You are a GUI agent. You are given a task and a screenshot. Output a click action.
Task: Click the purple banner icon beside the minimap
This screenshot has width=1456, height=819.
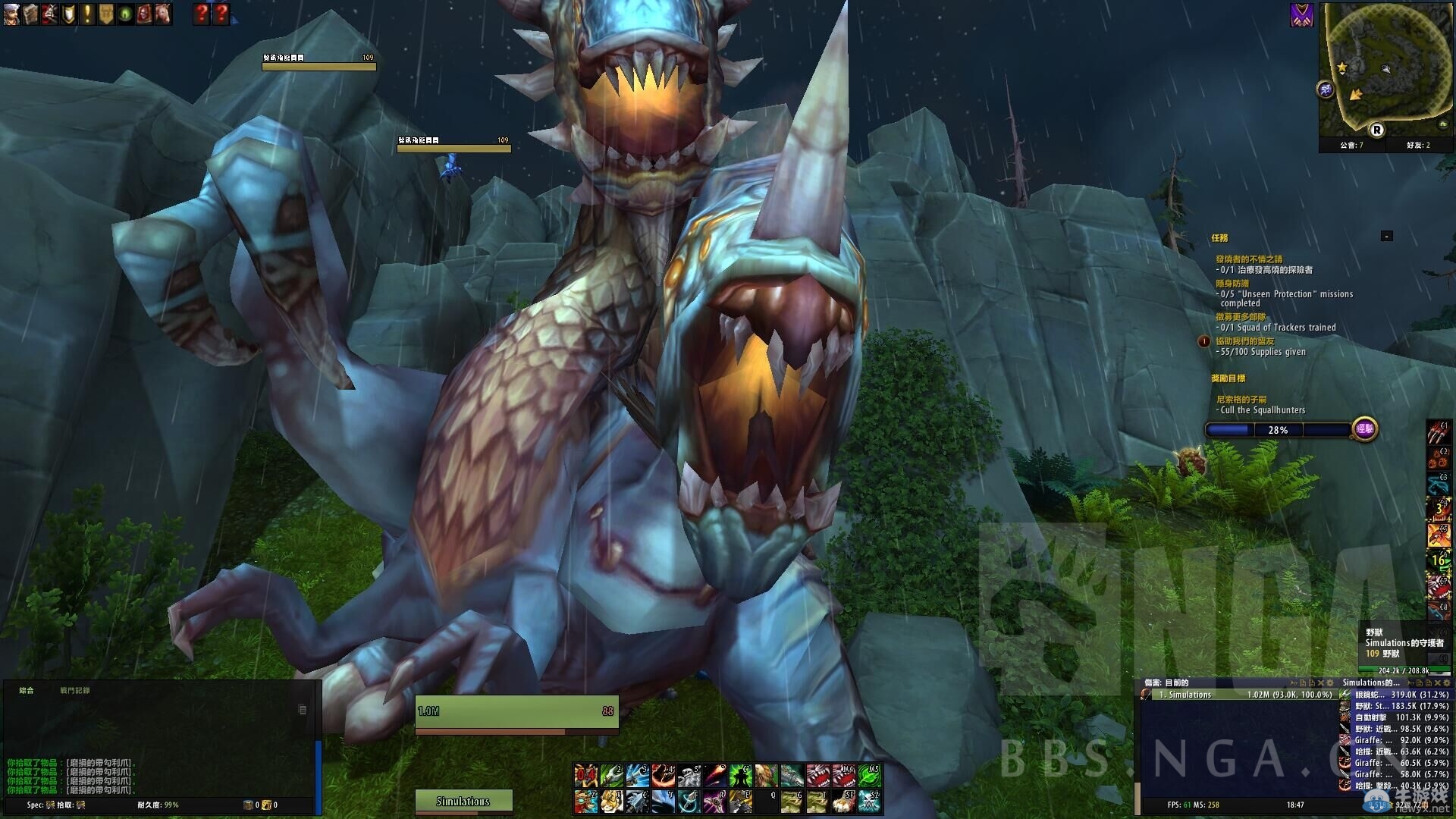pyautogui.click(x=1301, y=15)
